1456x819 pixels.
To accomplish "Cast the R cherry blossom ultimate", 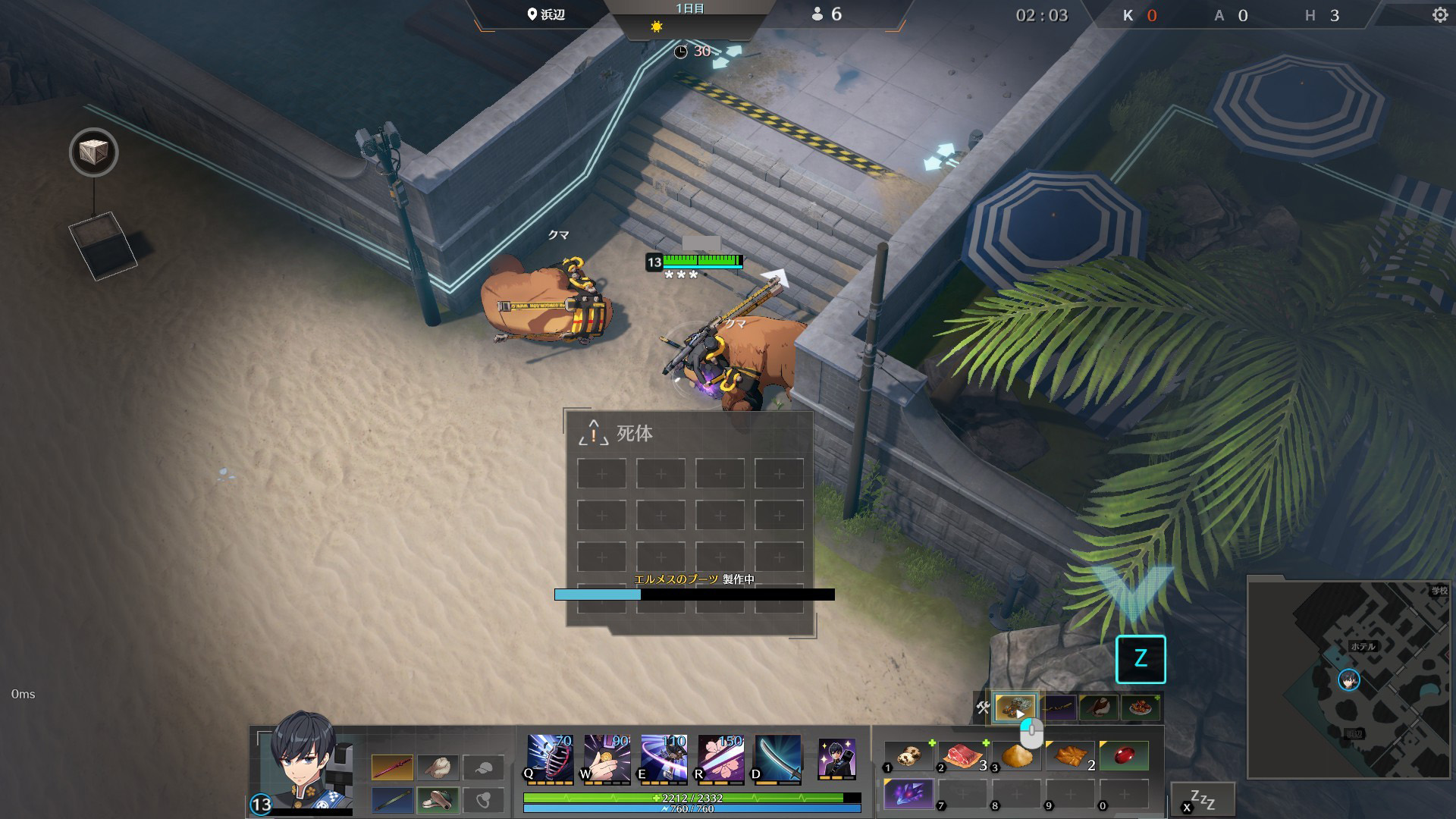I will (720, 757).
